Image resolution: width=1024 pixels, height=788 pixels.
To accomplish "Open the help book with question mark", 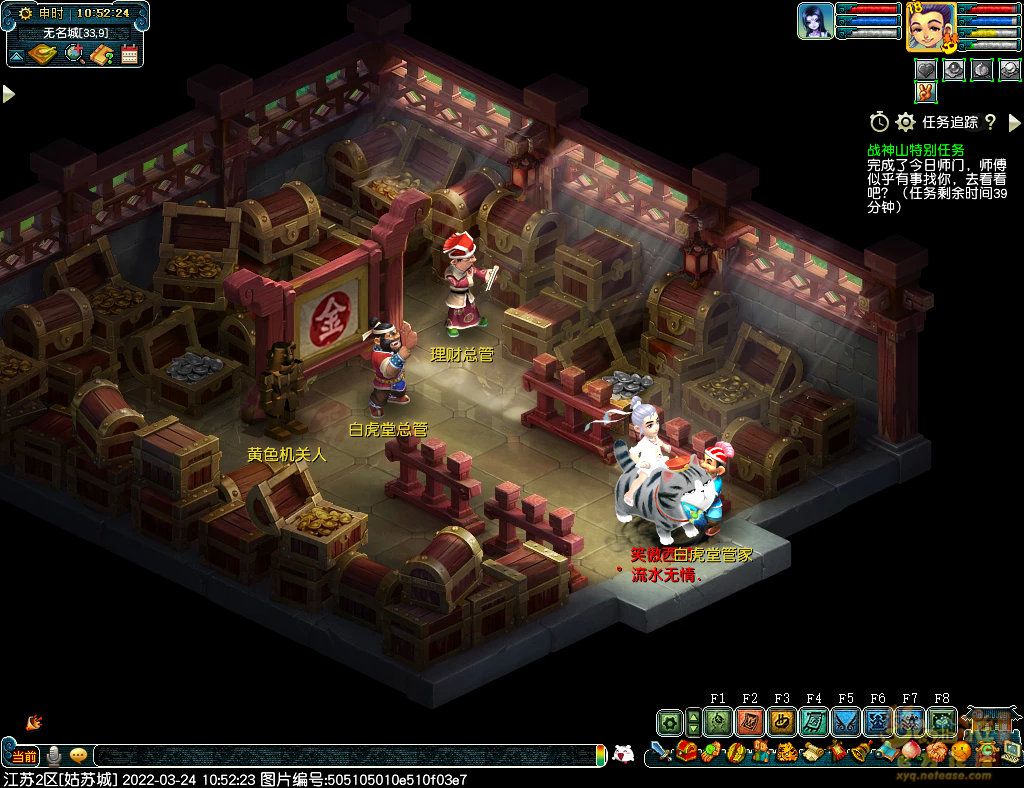I will [x=101, y=54].
